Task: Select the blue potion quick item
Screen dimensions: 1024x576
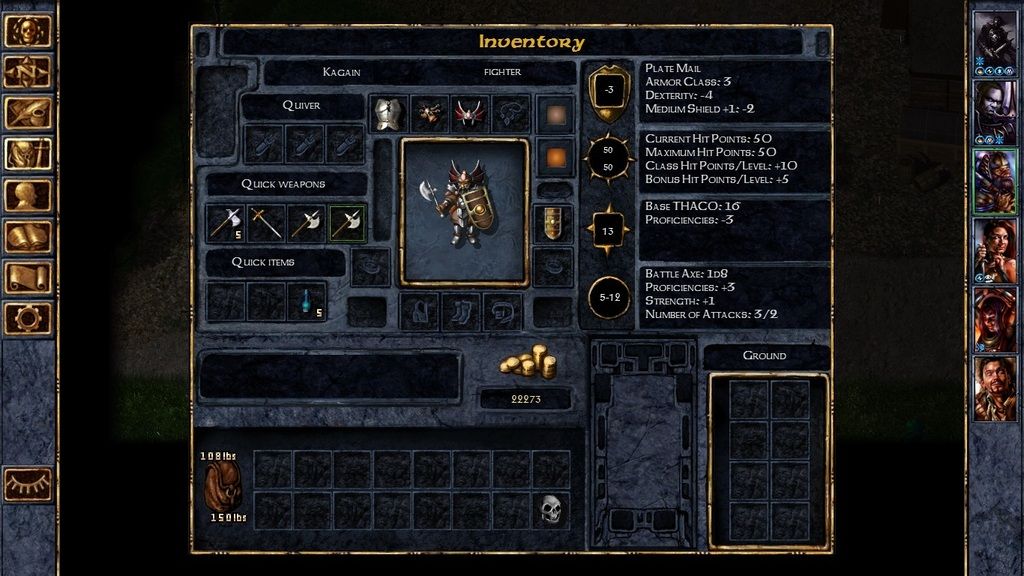Action: [307, 300]
